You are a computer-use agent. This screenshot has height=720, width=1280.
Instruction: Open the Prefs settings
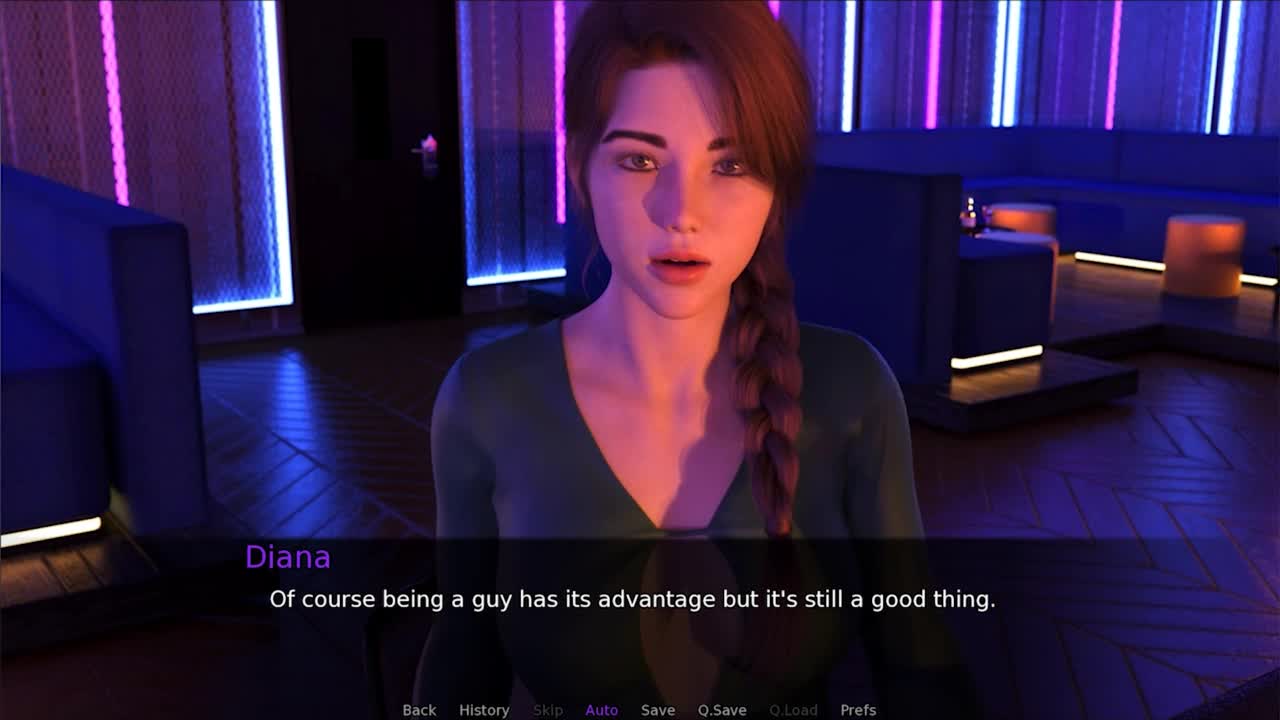click(858, 710)
